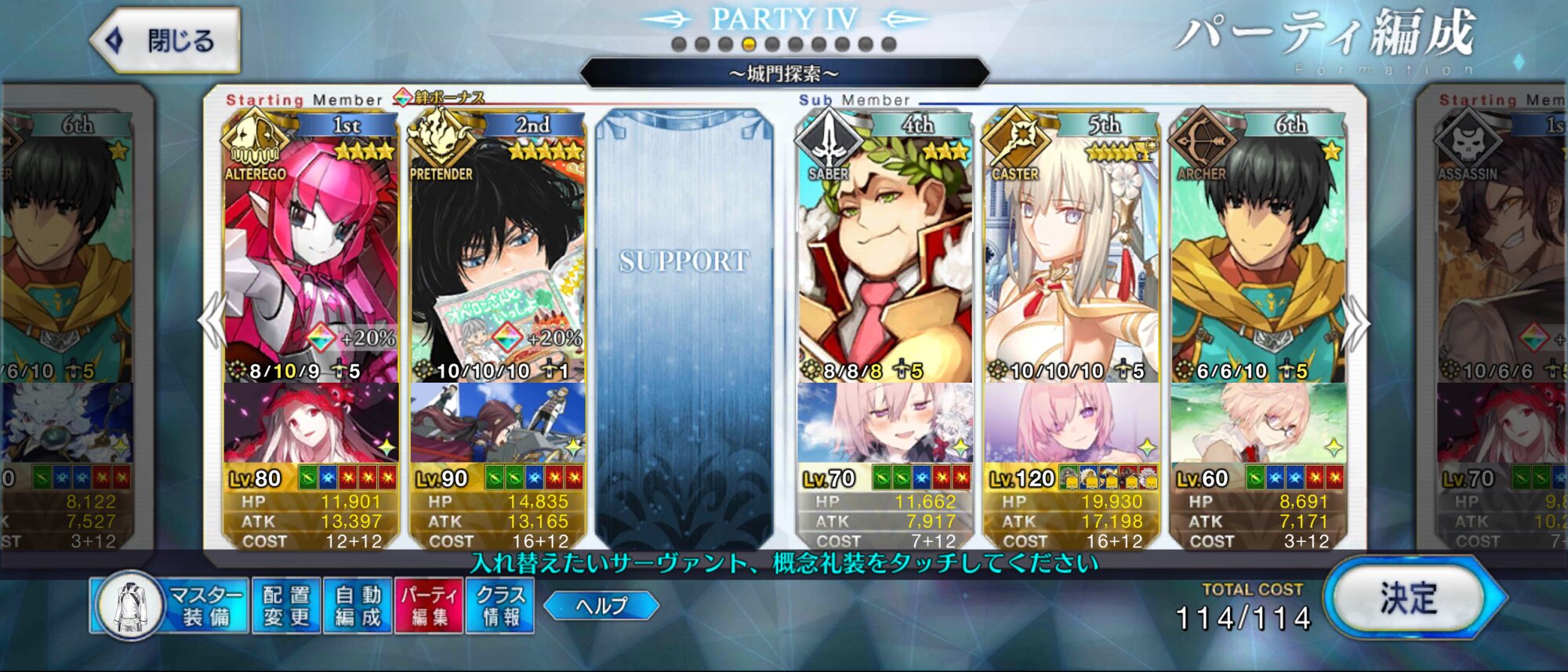1568x672 pixels.
Task: Select the empty SUPPORT slot
Action: (x=684, y=329)
